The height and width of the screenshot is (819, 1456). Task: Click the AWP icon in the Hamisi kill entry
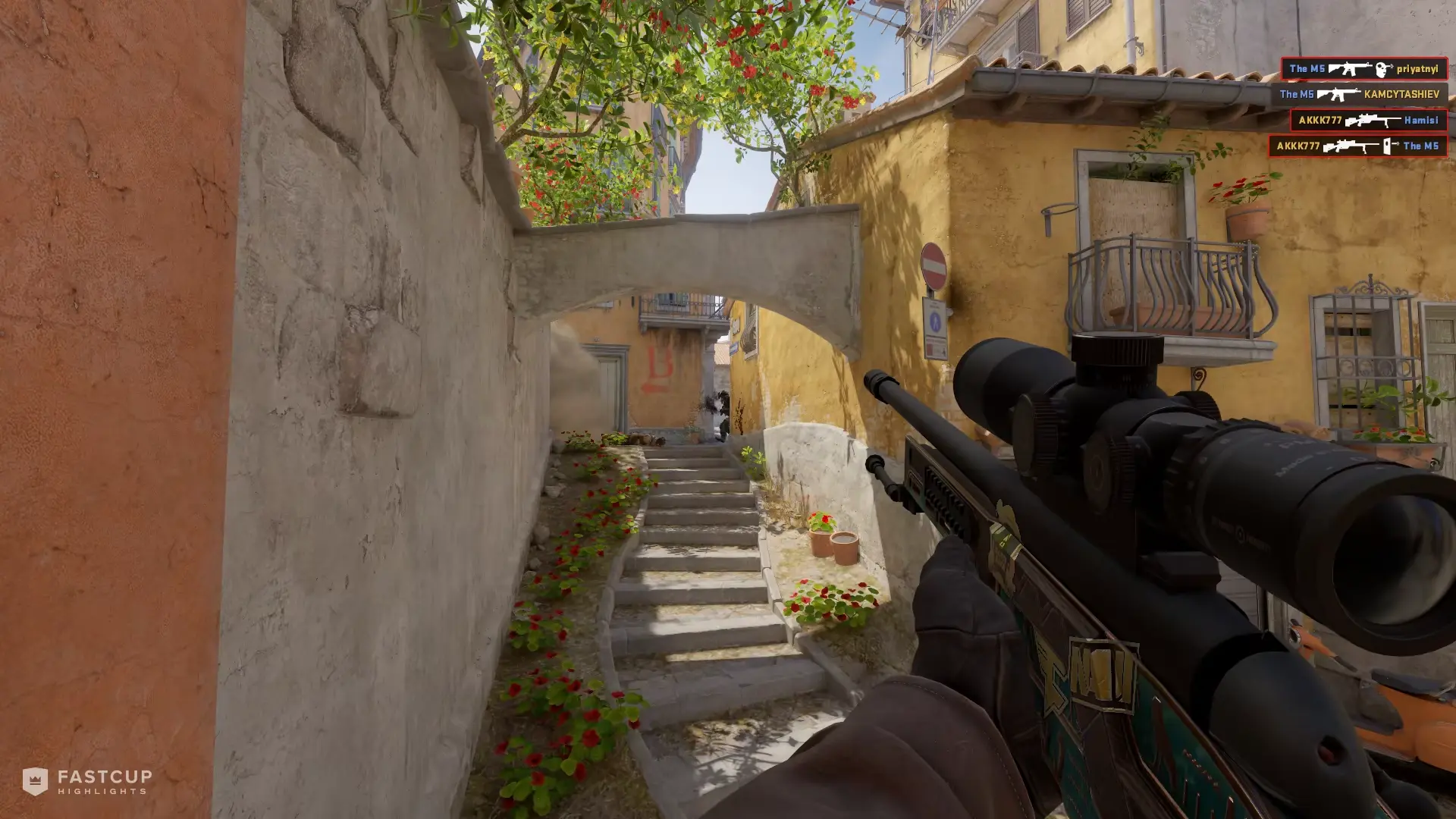coord(1373,121)
